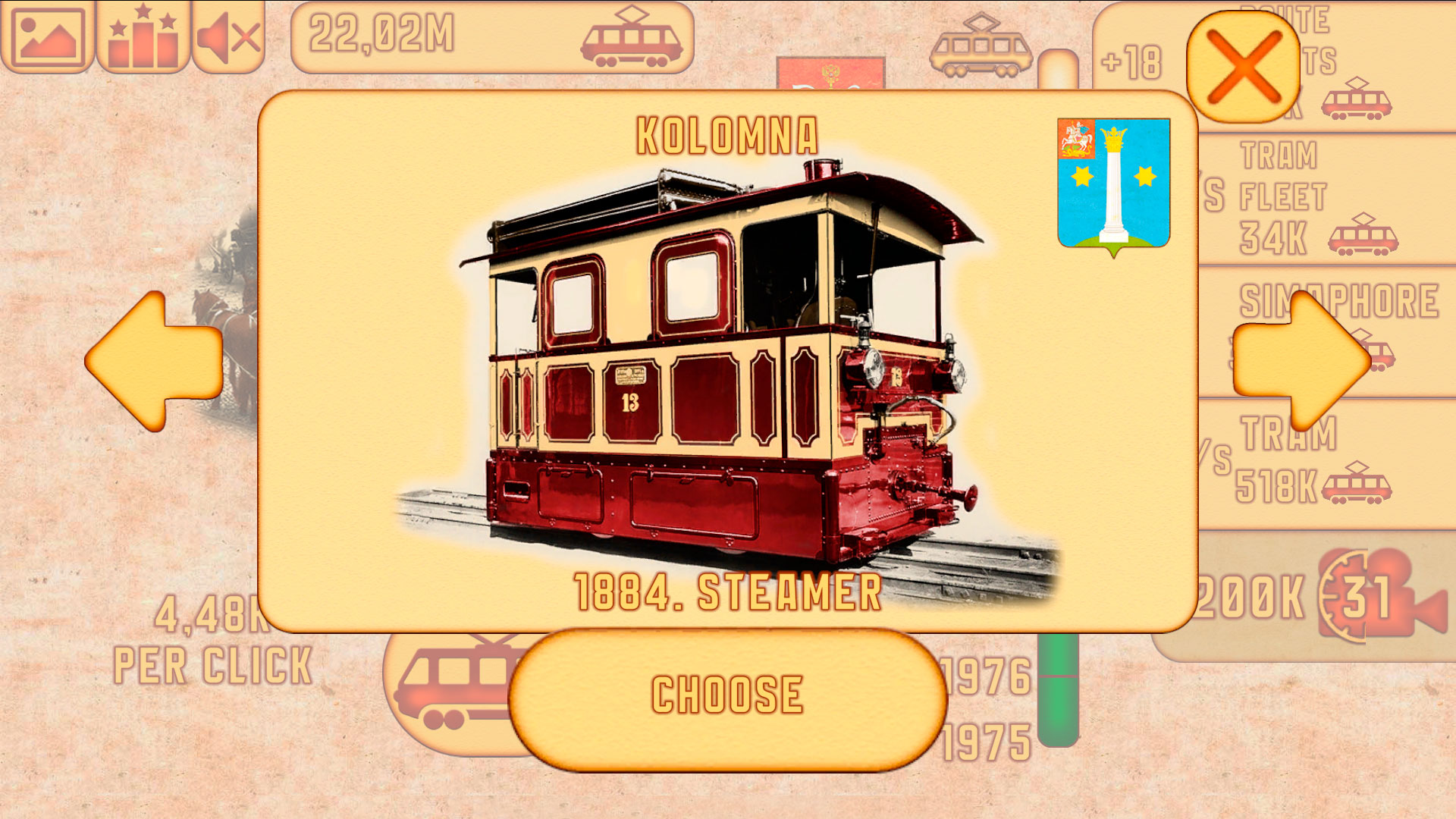Open the screenshots gallery icon
Image resolution: width=1456 pixels, height=819 pixels.
point(48,36)
